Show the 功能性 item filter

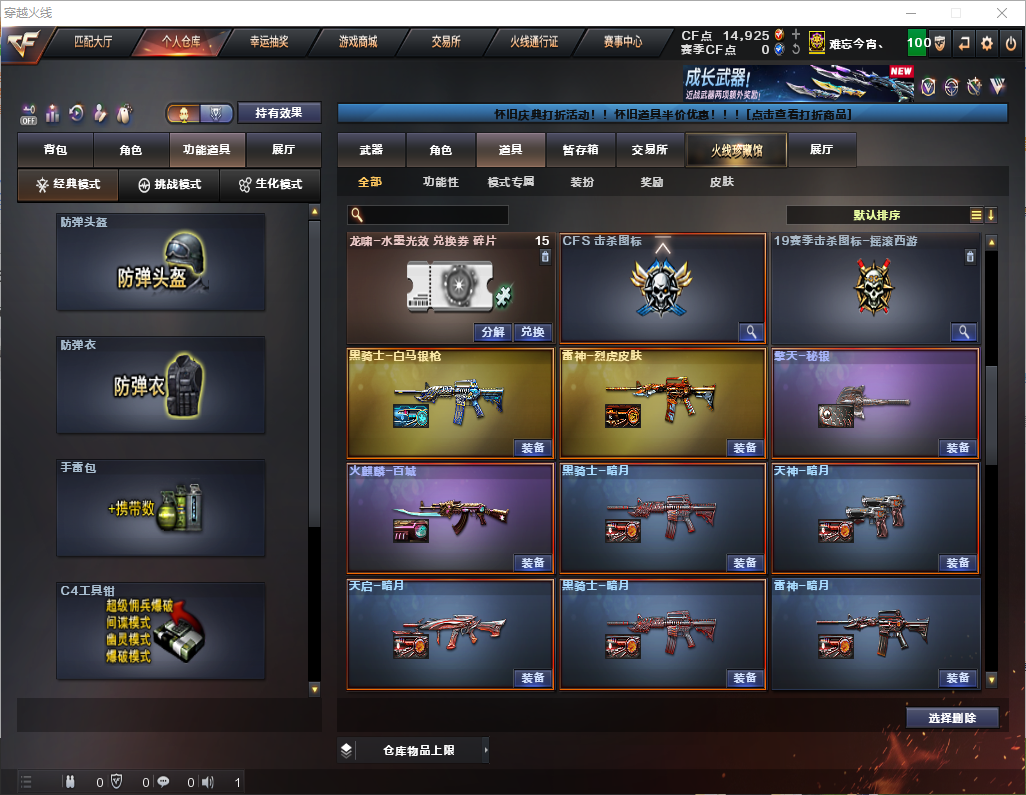(x=440, y=182)
